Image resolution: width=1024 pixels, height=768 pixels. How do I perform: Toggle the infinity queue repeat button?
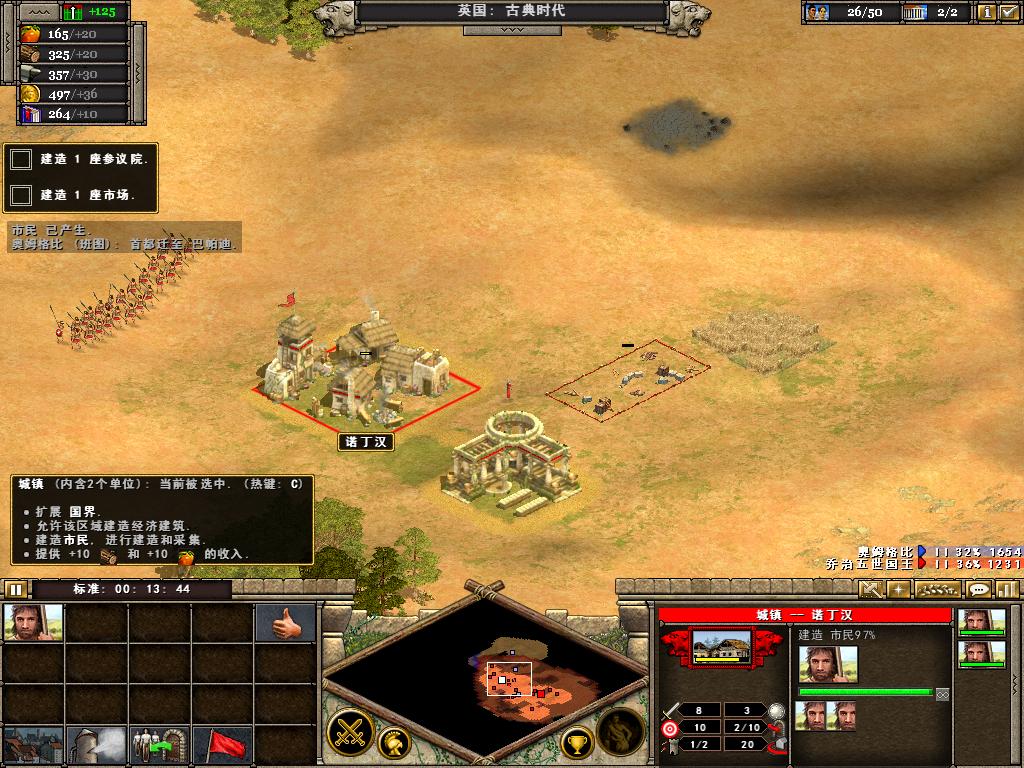(942, 693)
